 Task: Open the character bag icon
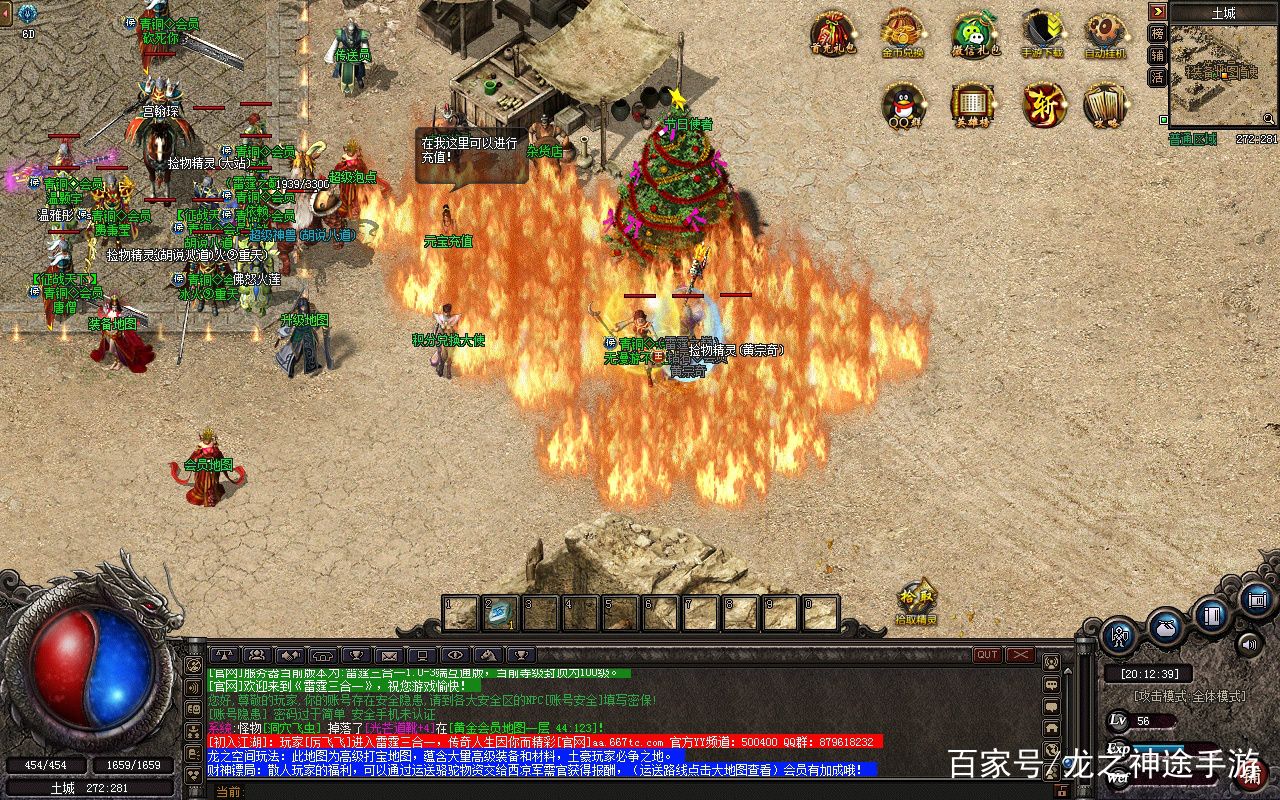coord(1165,628)
